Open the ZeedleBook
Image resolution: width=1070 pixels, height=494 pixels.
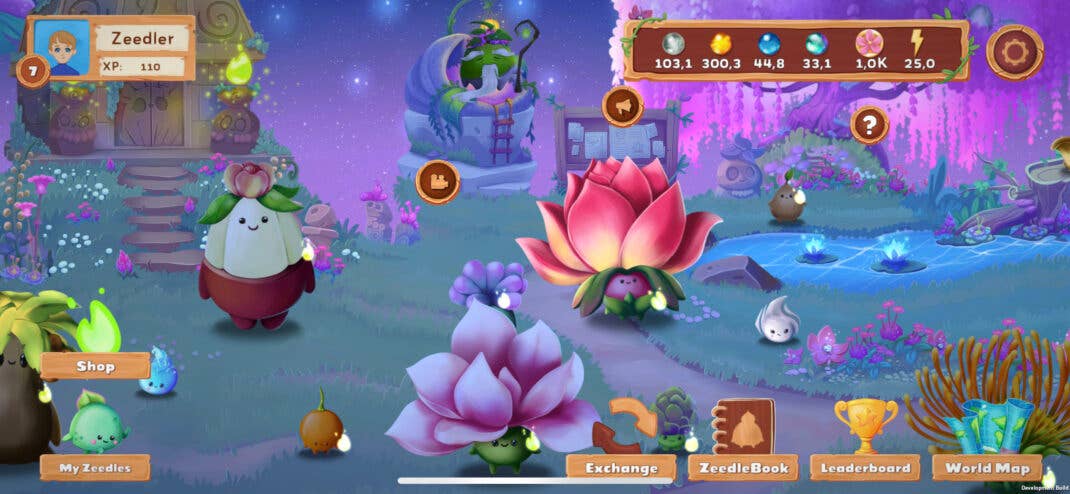tap(743, 467)
